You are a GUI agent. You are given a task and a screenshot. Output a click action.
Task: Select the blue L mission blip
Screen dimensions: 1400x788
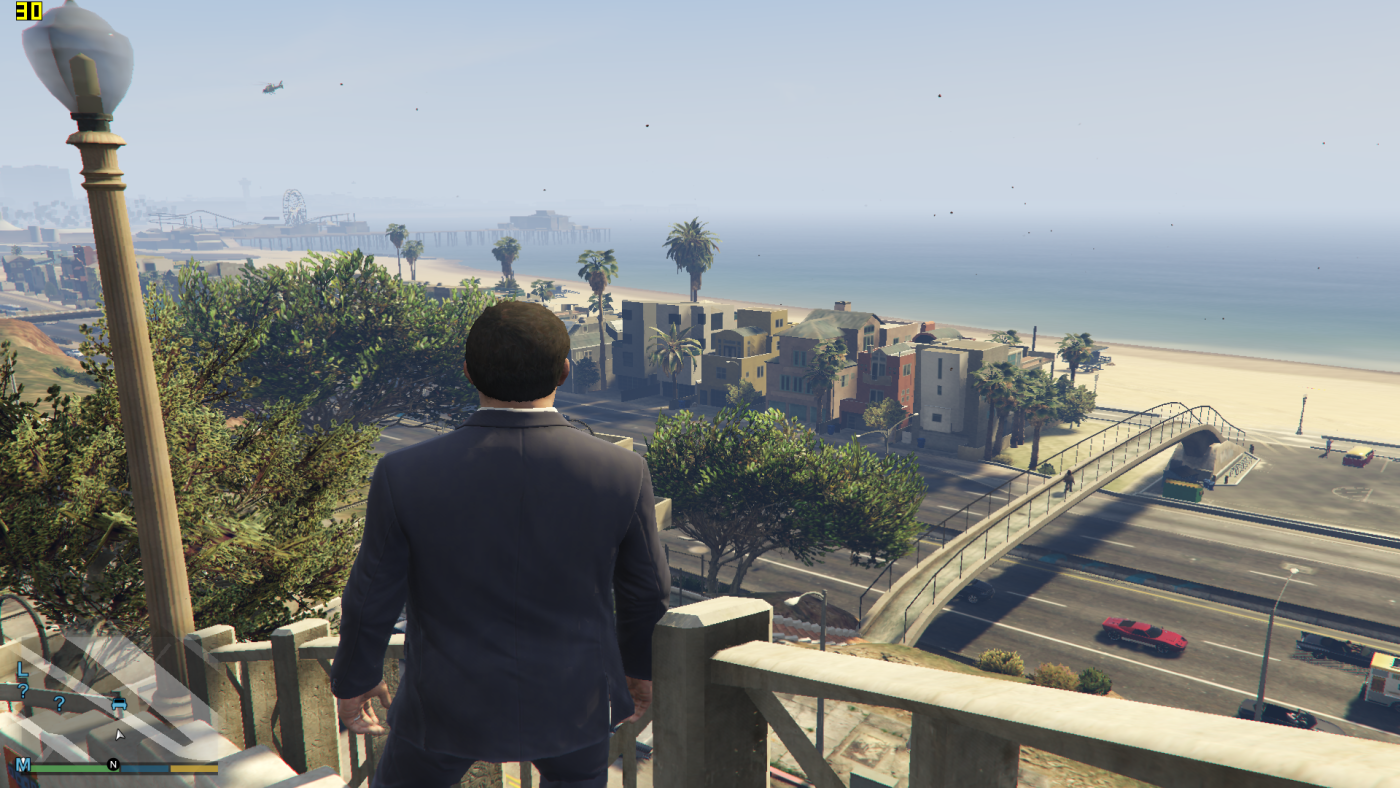click(x=22, y=669)
